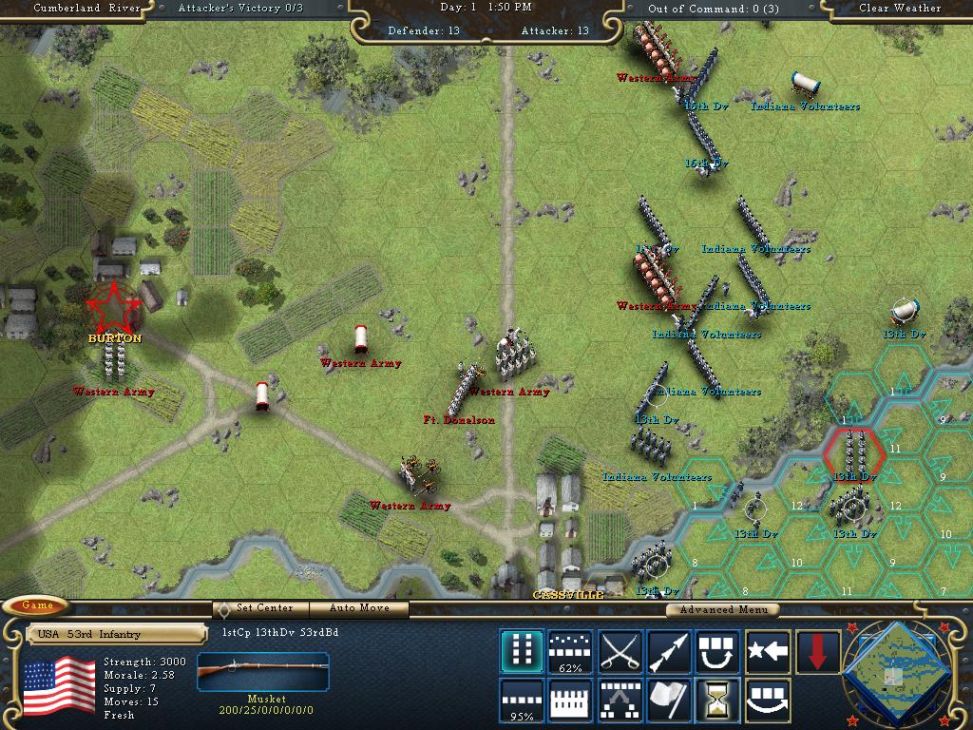Click the split formation arrows icon
Viewport: 973px width, 730px height.
(x=620, y=699)
